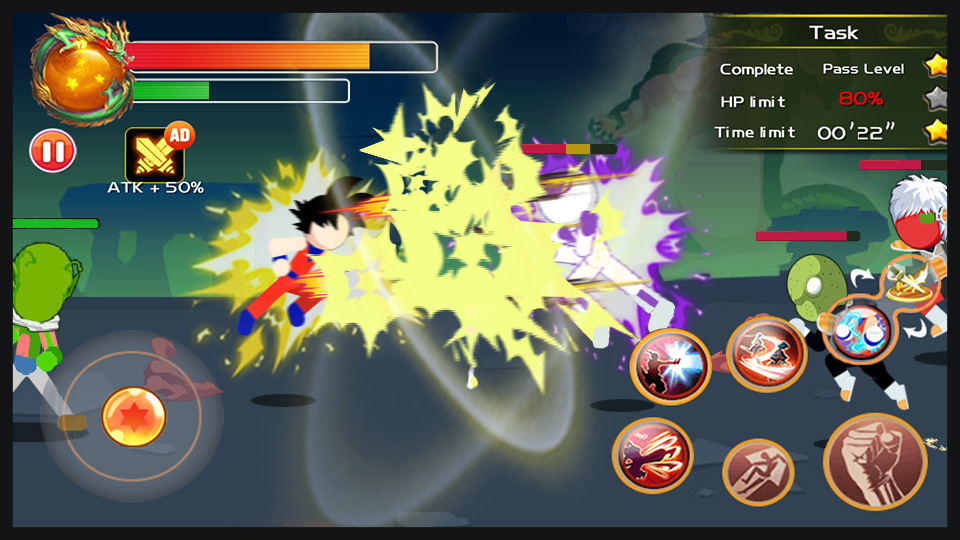Image resolution: width=960 pixels, height=540 pixels.
Task: Tap the dragon ball joystick knob
Action: point(134,415)
